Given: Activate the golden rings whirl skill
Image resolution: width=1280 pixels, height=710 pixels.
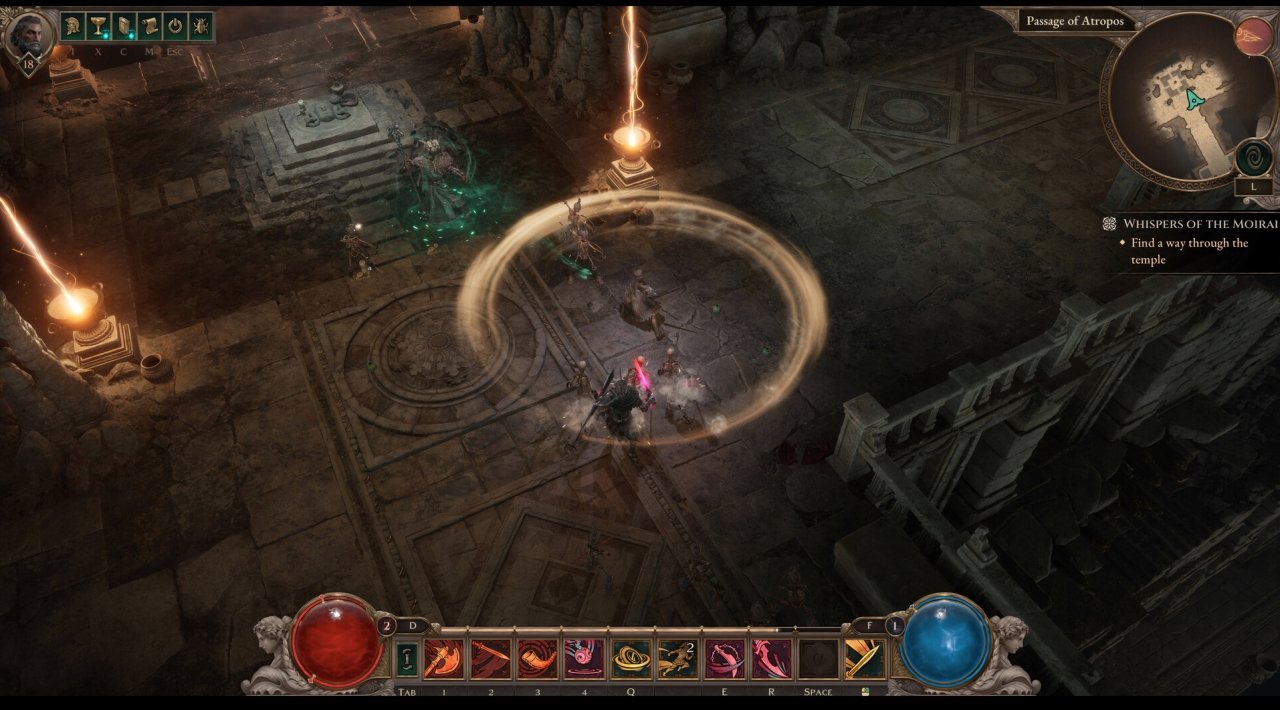Looking at the screenshot, I should point(631,659).
